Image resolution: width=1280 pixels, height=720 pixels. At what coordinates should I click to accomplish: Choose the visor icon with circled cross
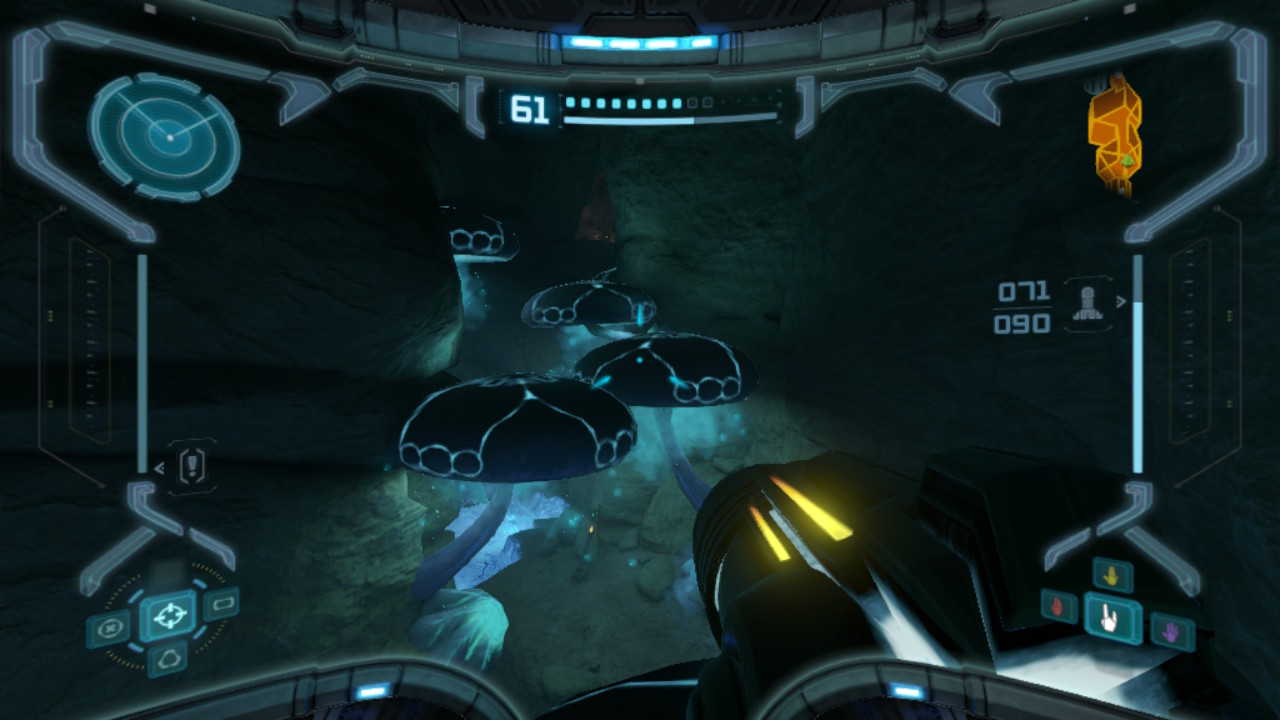[x=108, y=629]
